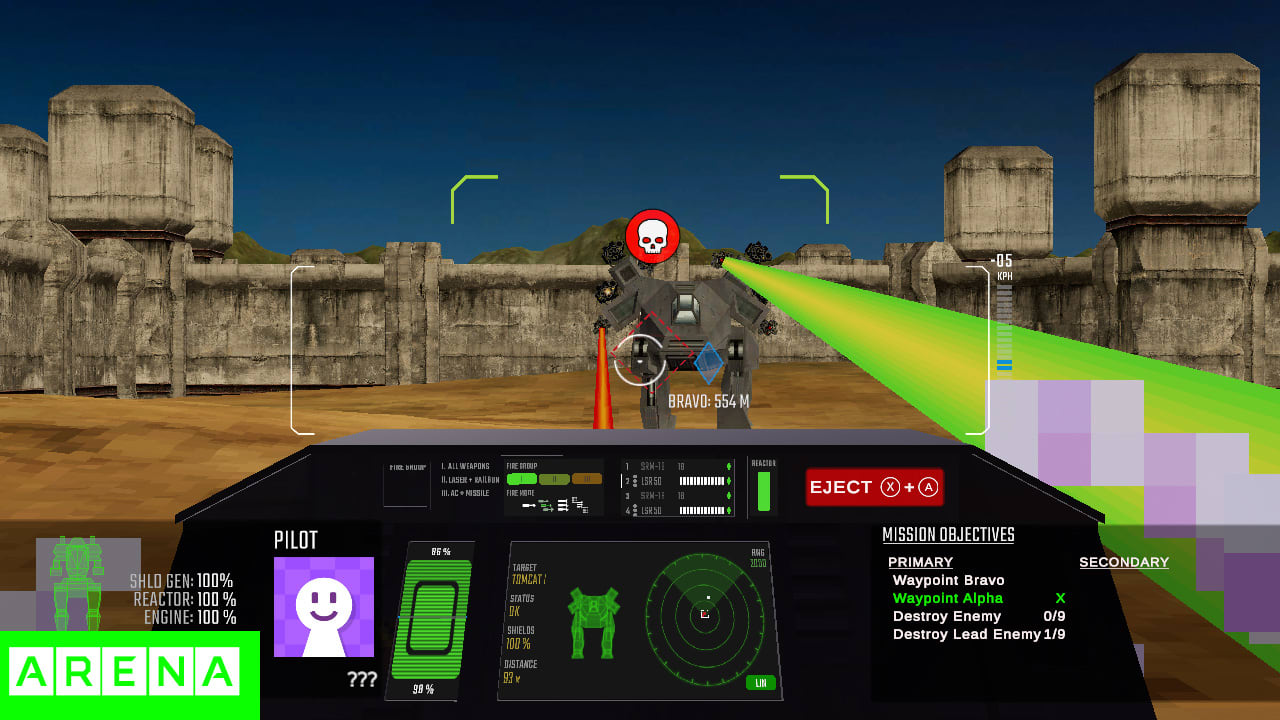Click the skull marker above the enemy mech
1280x720 pixels.
point(653,234)
